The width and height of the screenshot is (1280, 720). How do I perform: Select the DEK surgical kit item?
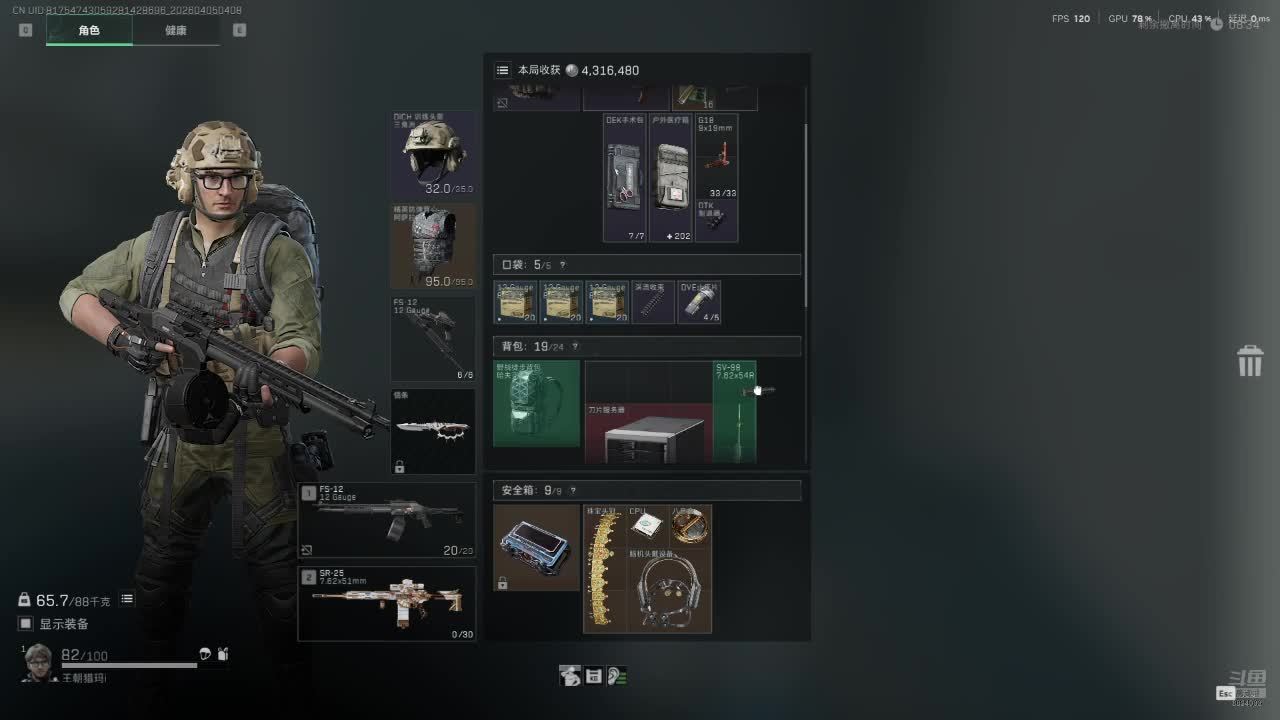pos(625,178)
